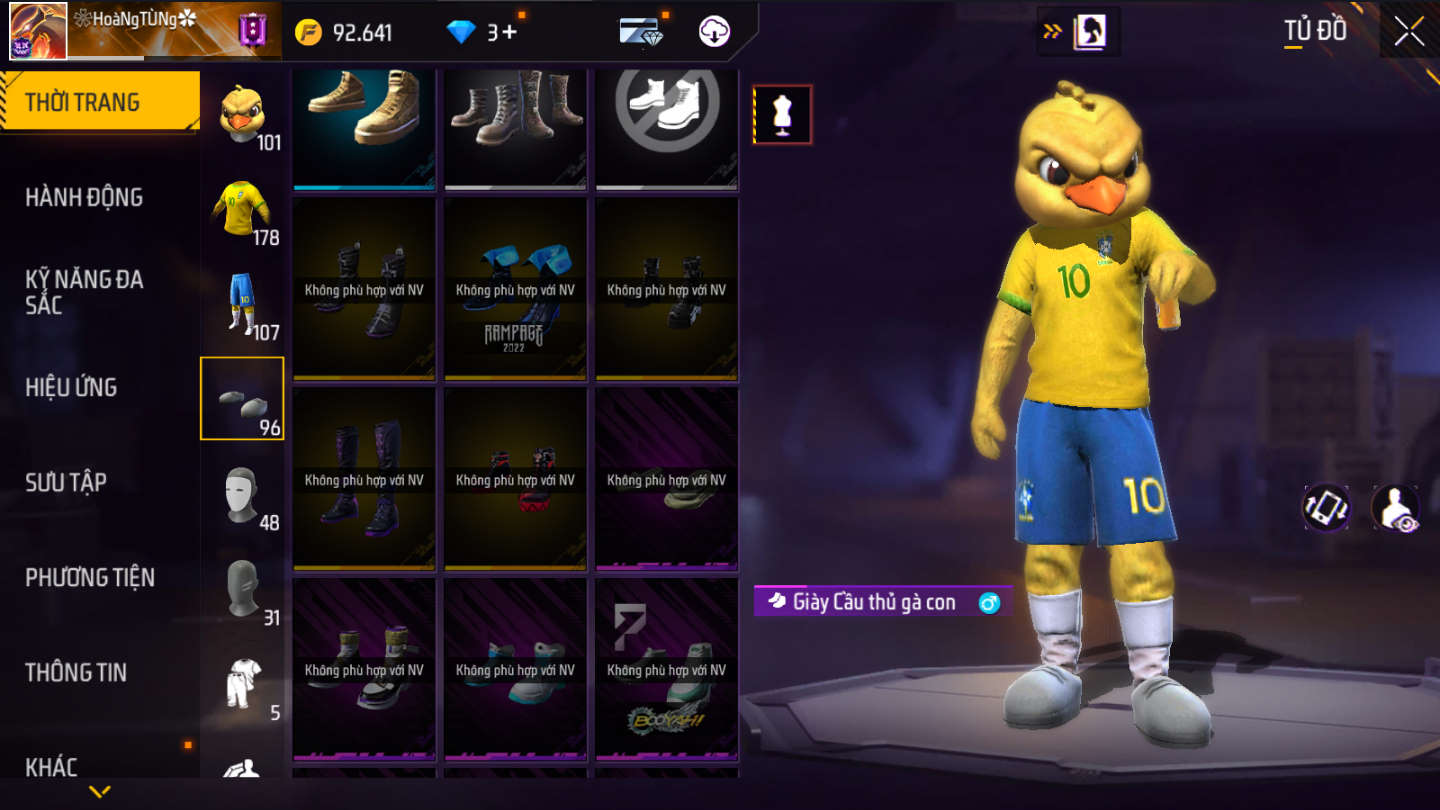This screenshot has width=1440, height=810.
Task: Go to PHƯƠNG TIỆN vehicles section
Action: pyautogui.click(x=90, y=577)
